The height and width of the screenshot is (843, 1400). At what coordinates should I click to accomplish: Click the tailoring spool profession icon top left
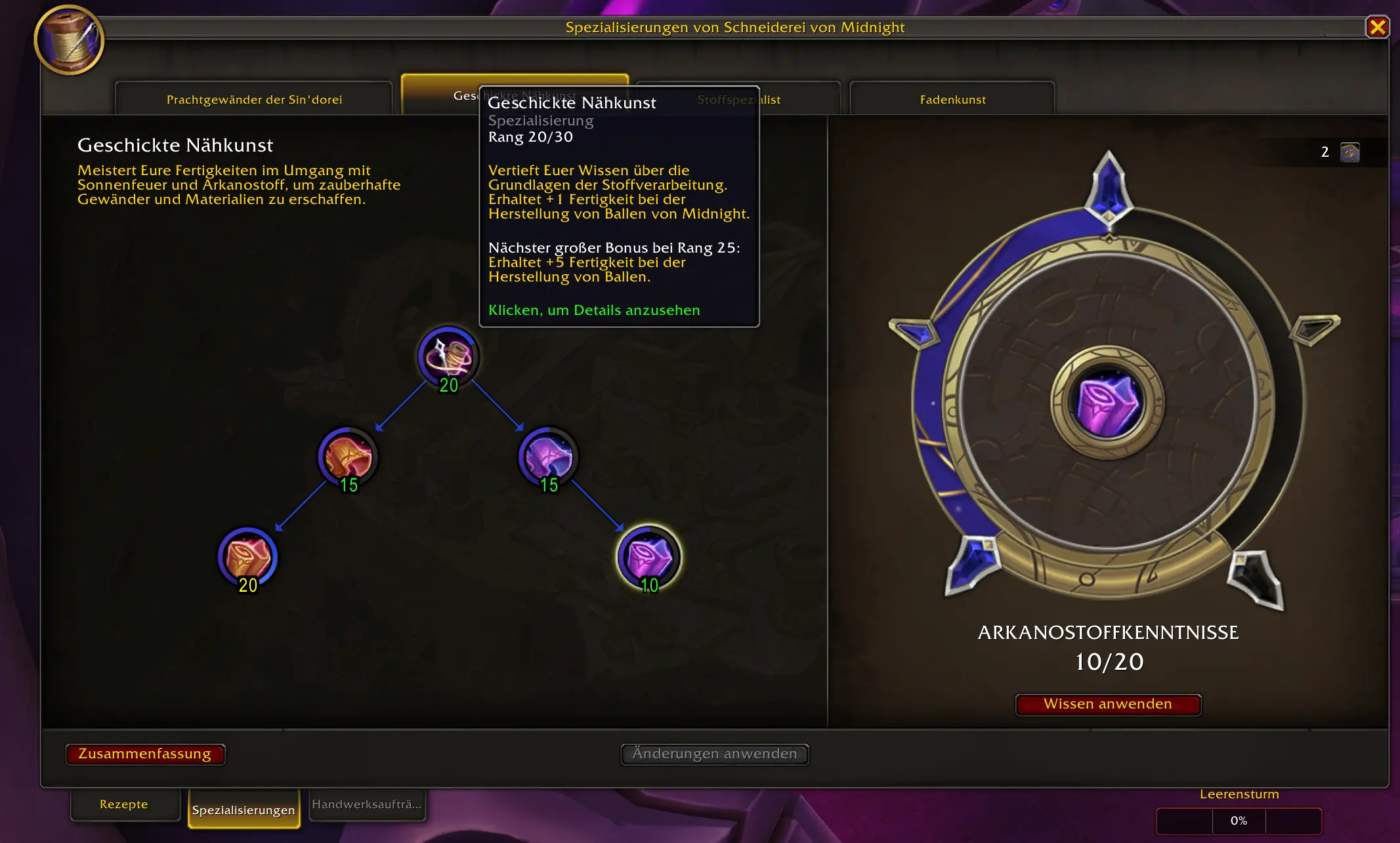click(x=69, y=41)
